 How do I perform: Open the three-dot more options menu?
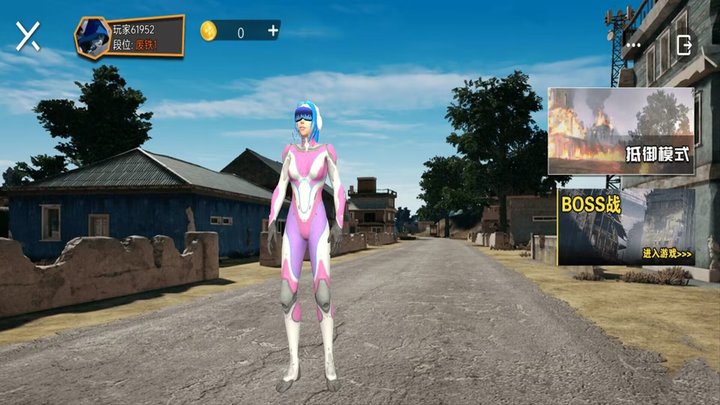coord(633,45)
